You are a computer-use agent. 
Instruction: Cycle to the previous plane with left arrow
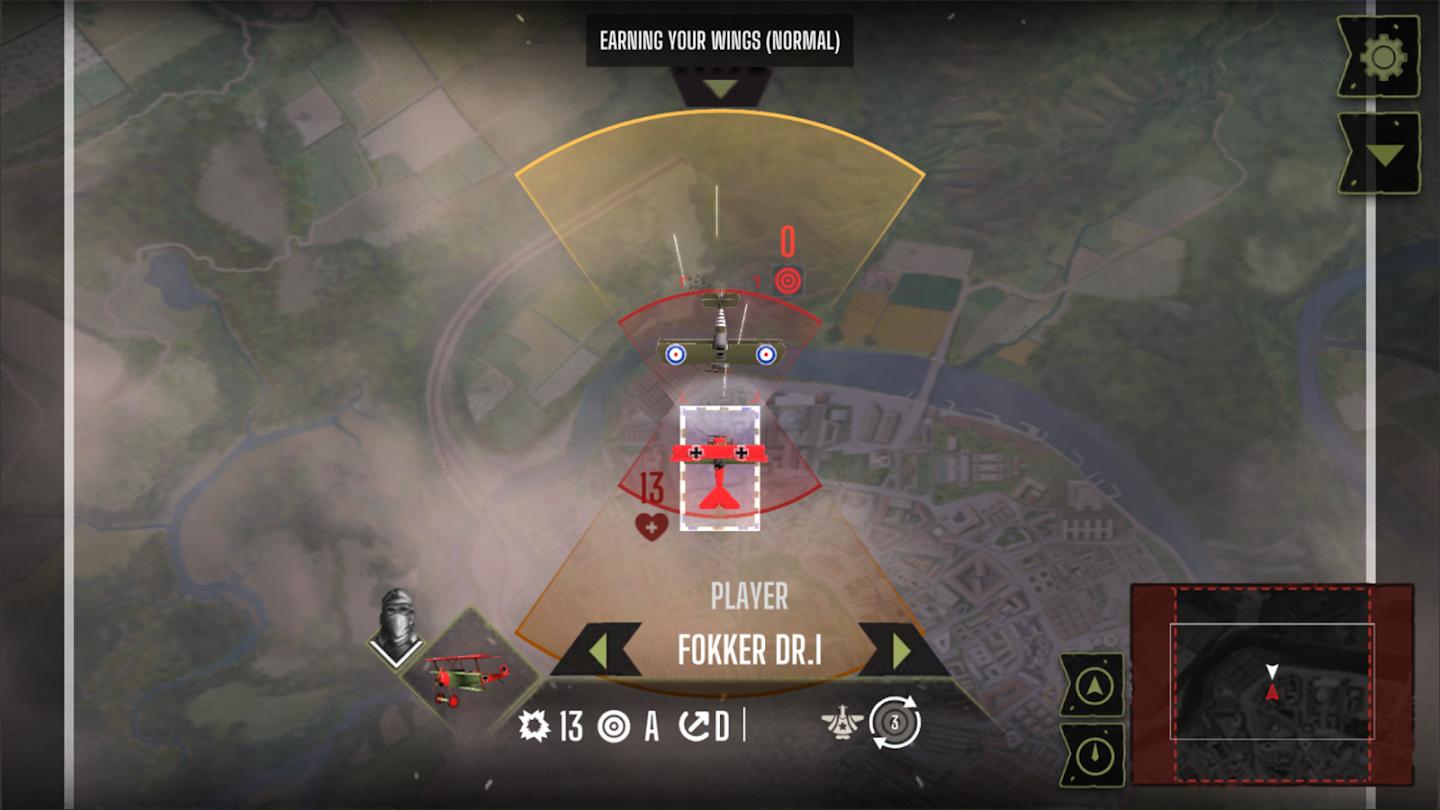pyautogui.click(x=598, y=651)
